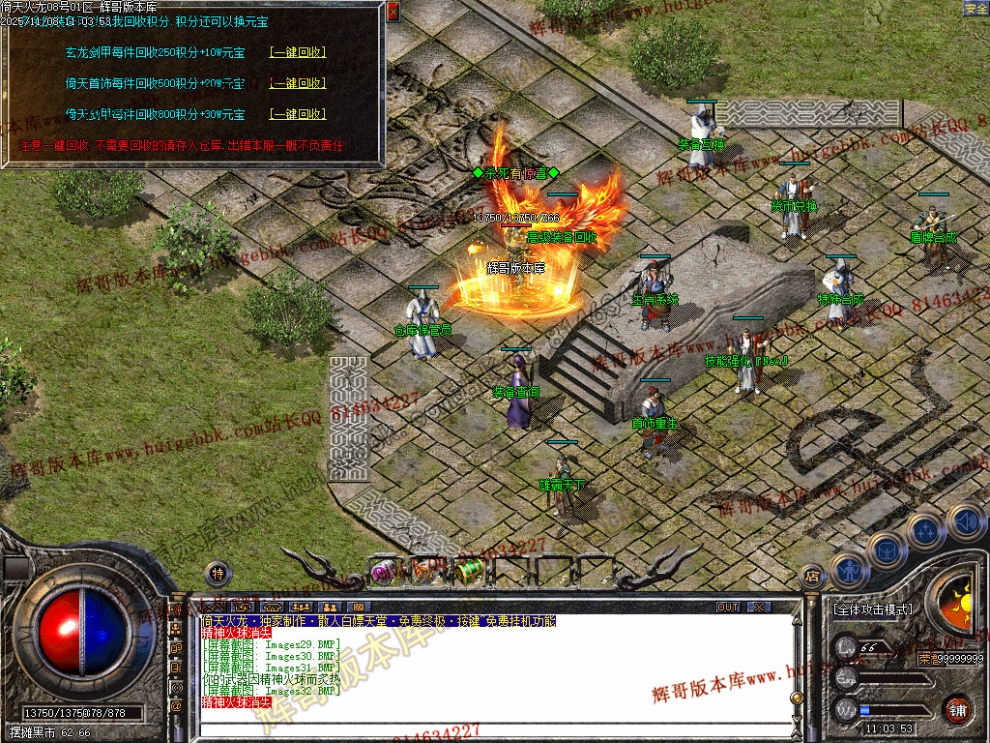Screen dimensions: 990x743
Task: Click the OUT button above the chat
Action: click(728, 607)
